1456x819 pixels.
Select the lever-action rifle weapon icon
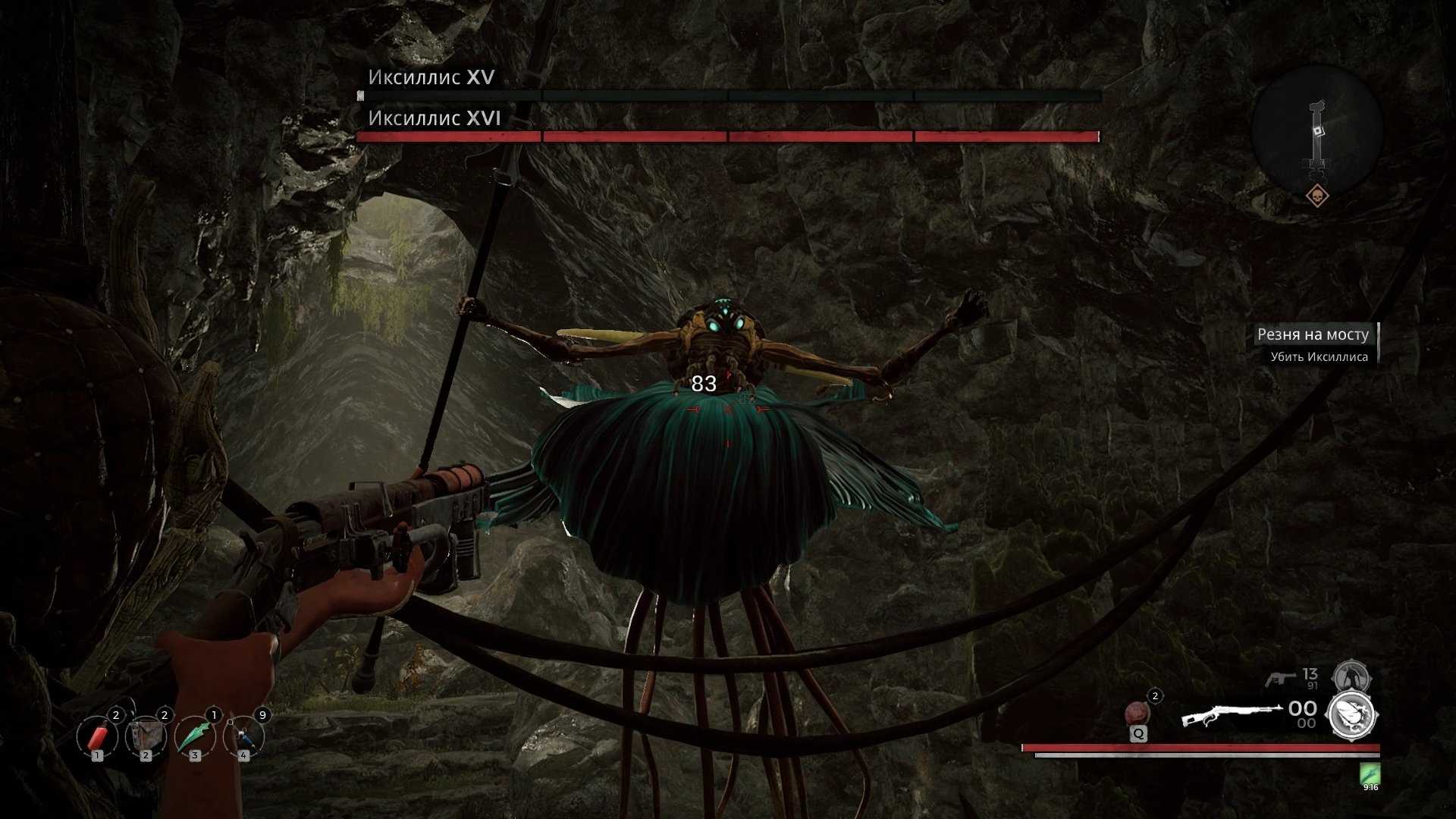pyautogui.click(x=1229, y=715)
